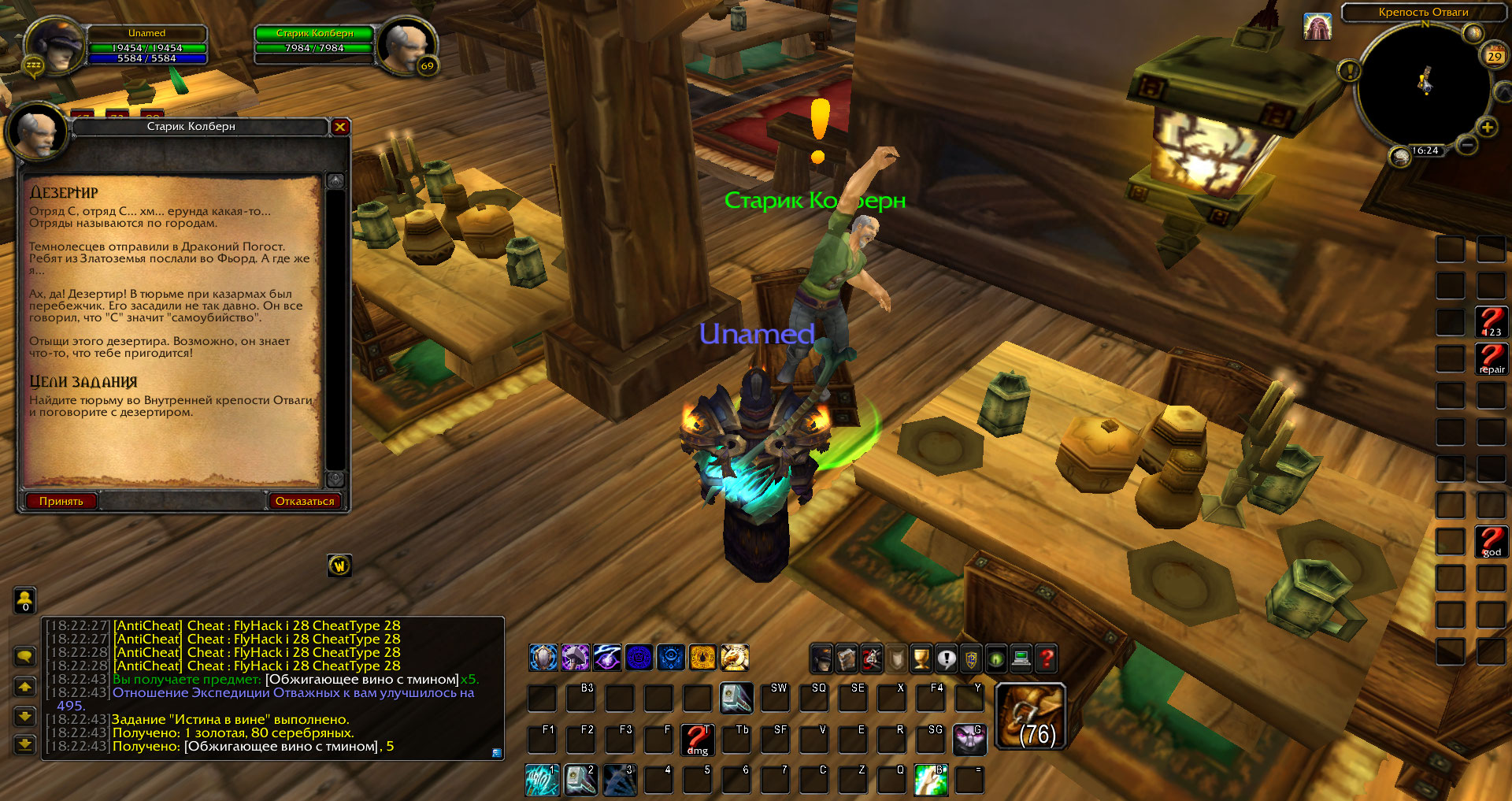Screen dimensions: 1512x801
Task: Activate the green hand ability on B slot
Action: tap(930, 780)
